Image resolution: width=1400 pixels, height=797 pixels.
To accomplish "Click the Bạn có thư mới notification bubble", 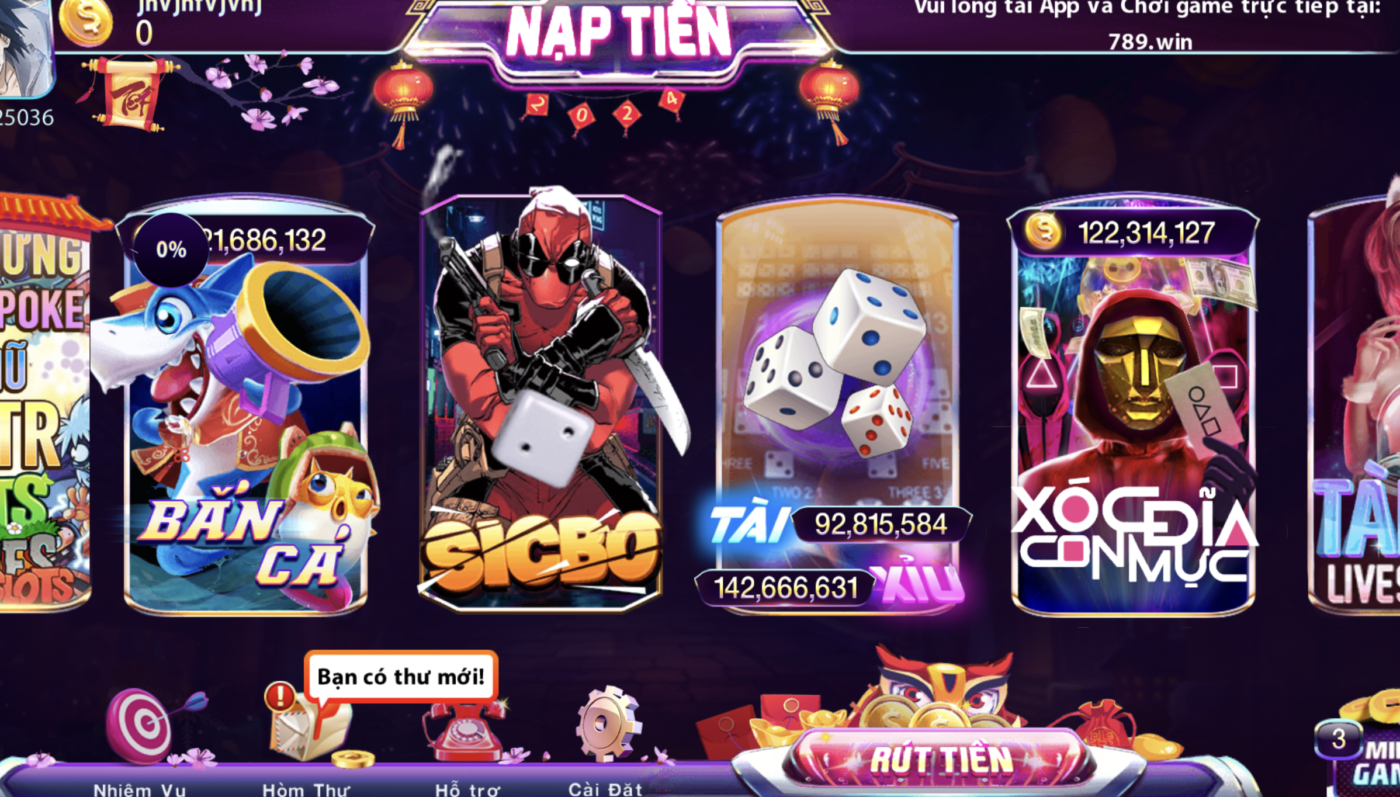I will click(398, 676).
